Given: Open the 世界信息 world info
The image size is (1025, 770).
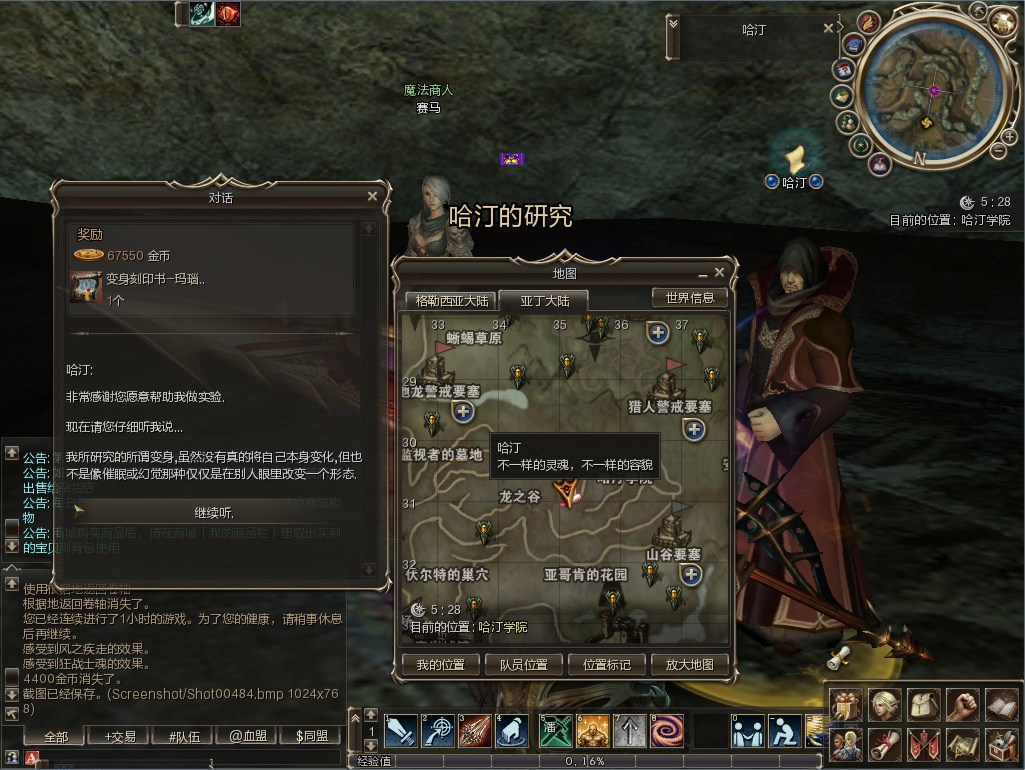Looking at the screenshot, I should pos(689,298).
